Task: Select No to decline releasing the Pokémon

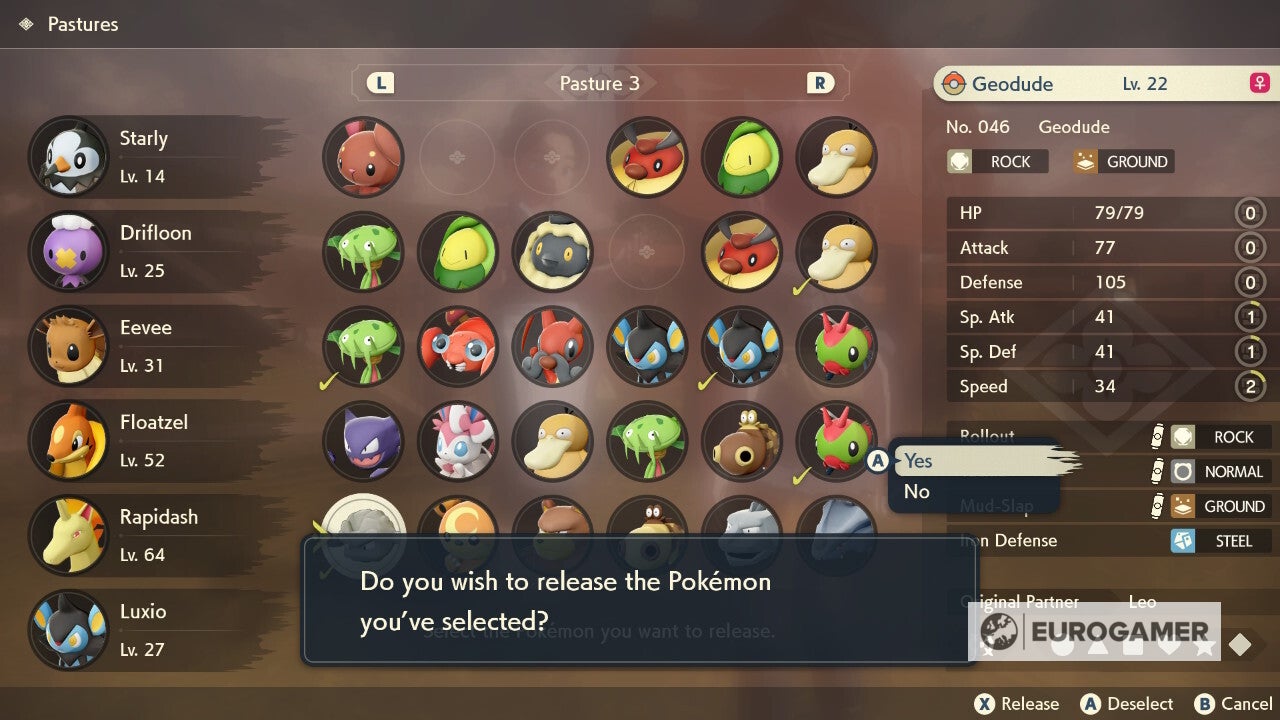Action: click(x=917, y=491)
